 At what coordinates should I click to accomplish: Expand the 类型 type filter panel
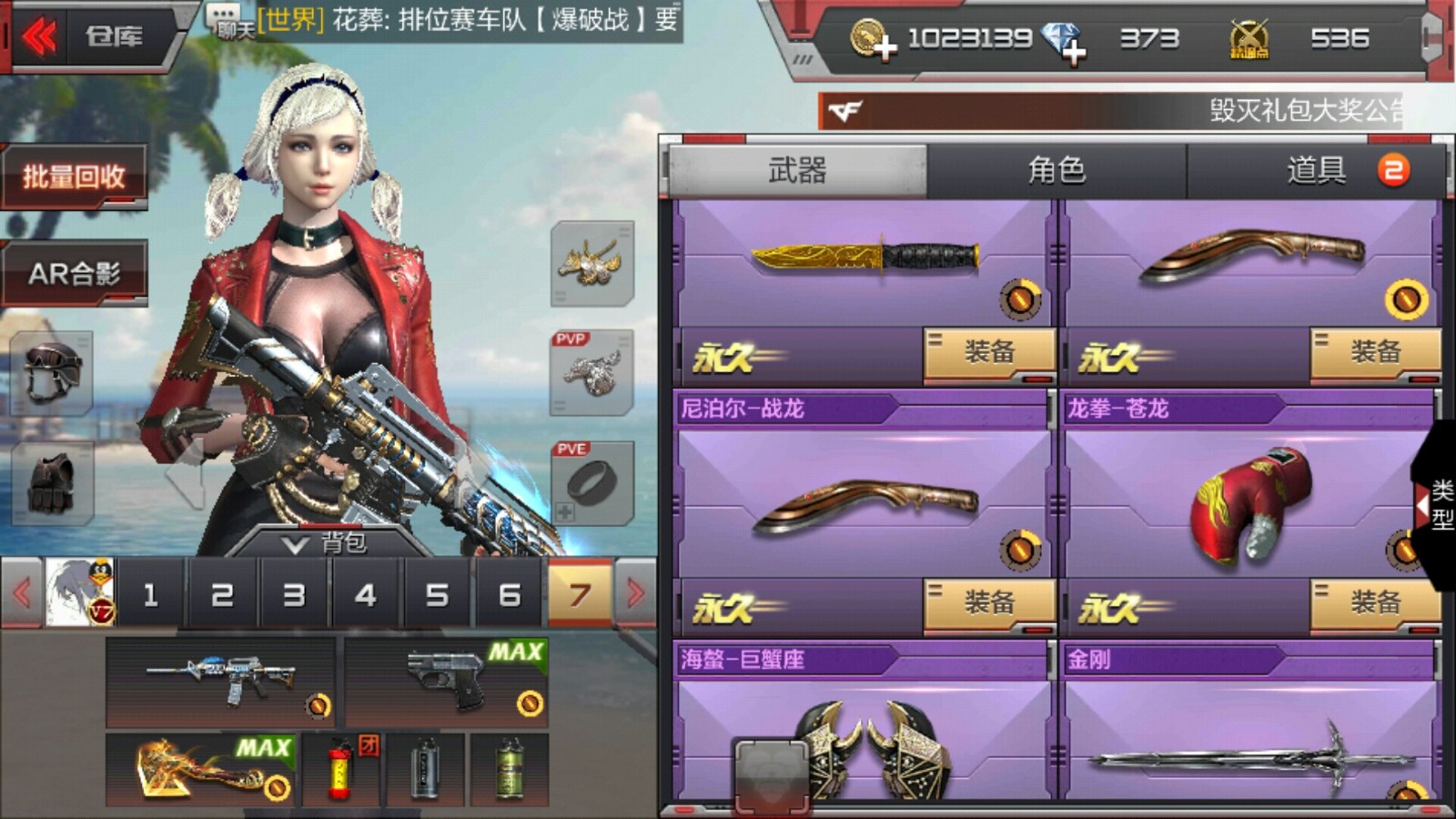[1436, 505]
